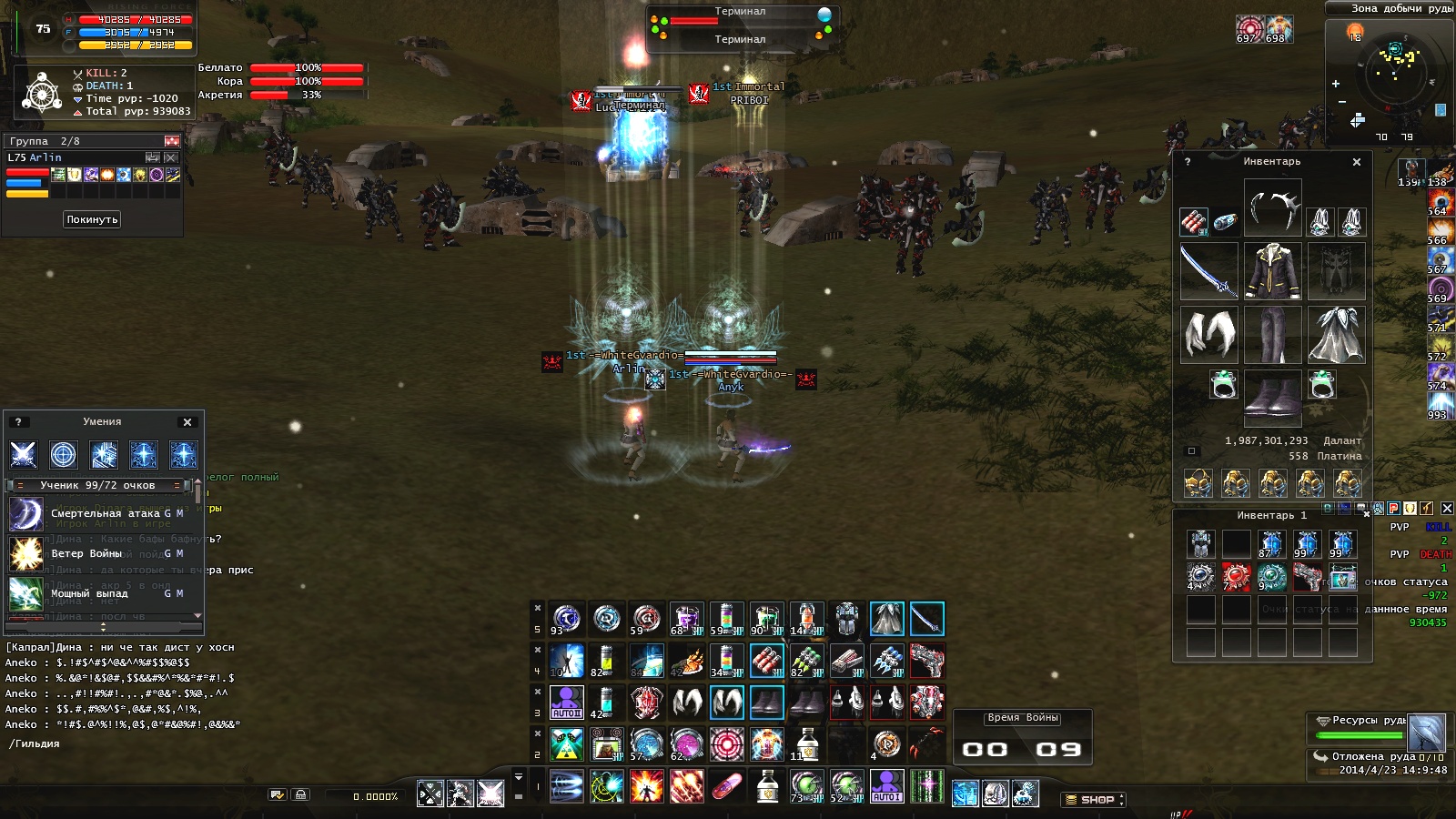This screenshot has width=1456, height=819.
Task: Use the red-white capsule on the hotbar
Action: tap(726, 786)
